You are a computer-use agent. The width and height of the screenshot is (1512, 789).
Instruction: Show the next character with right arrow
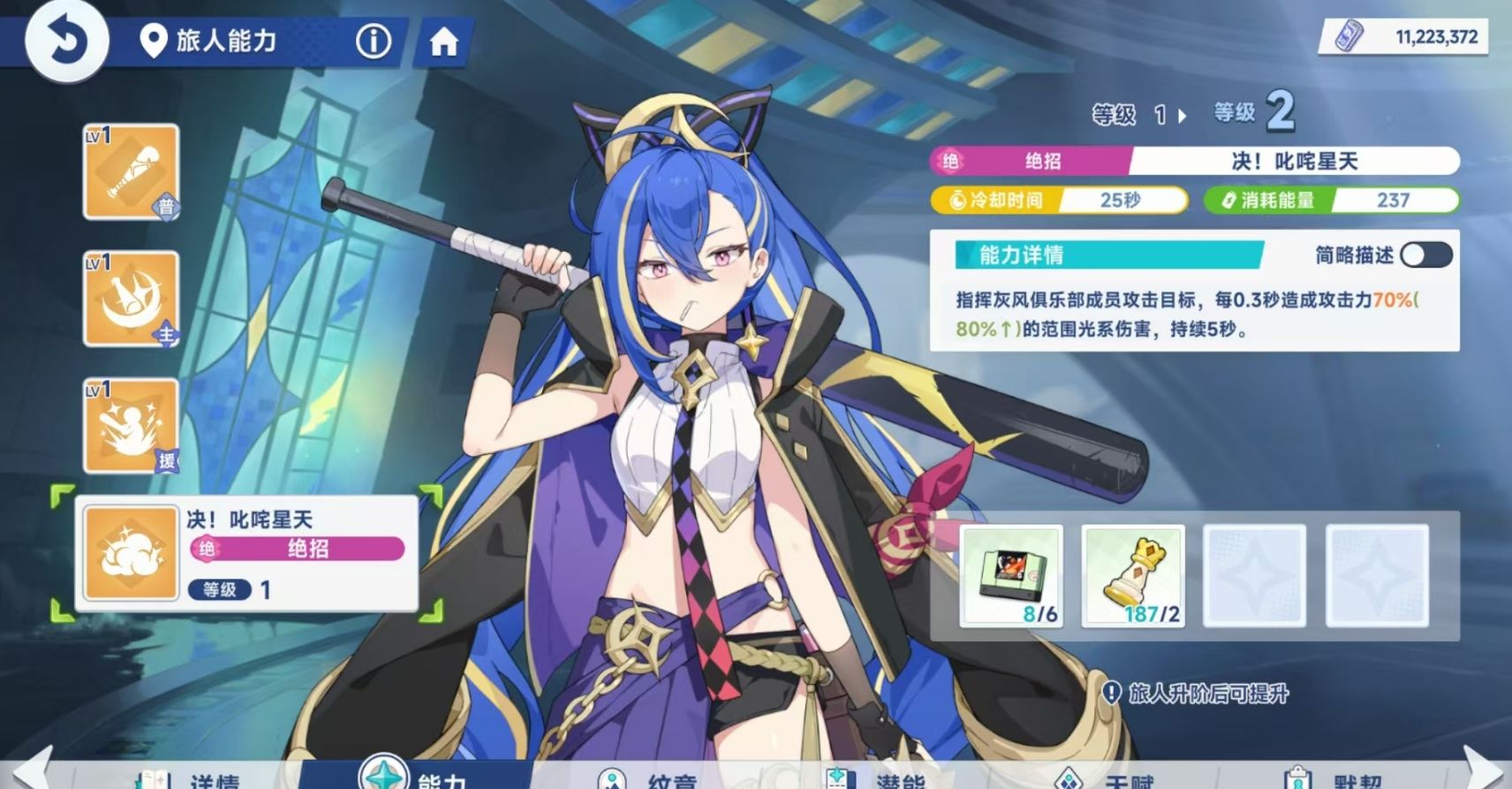coord(1486,769)
